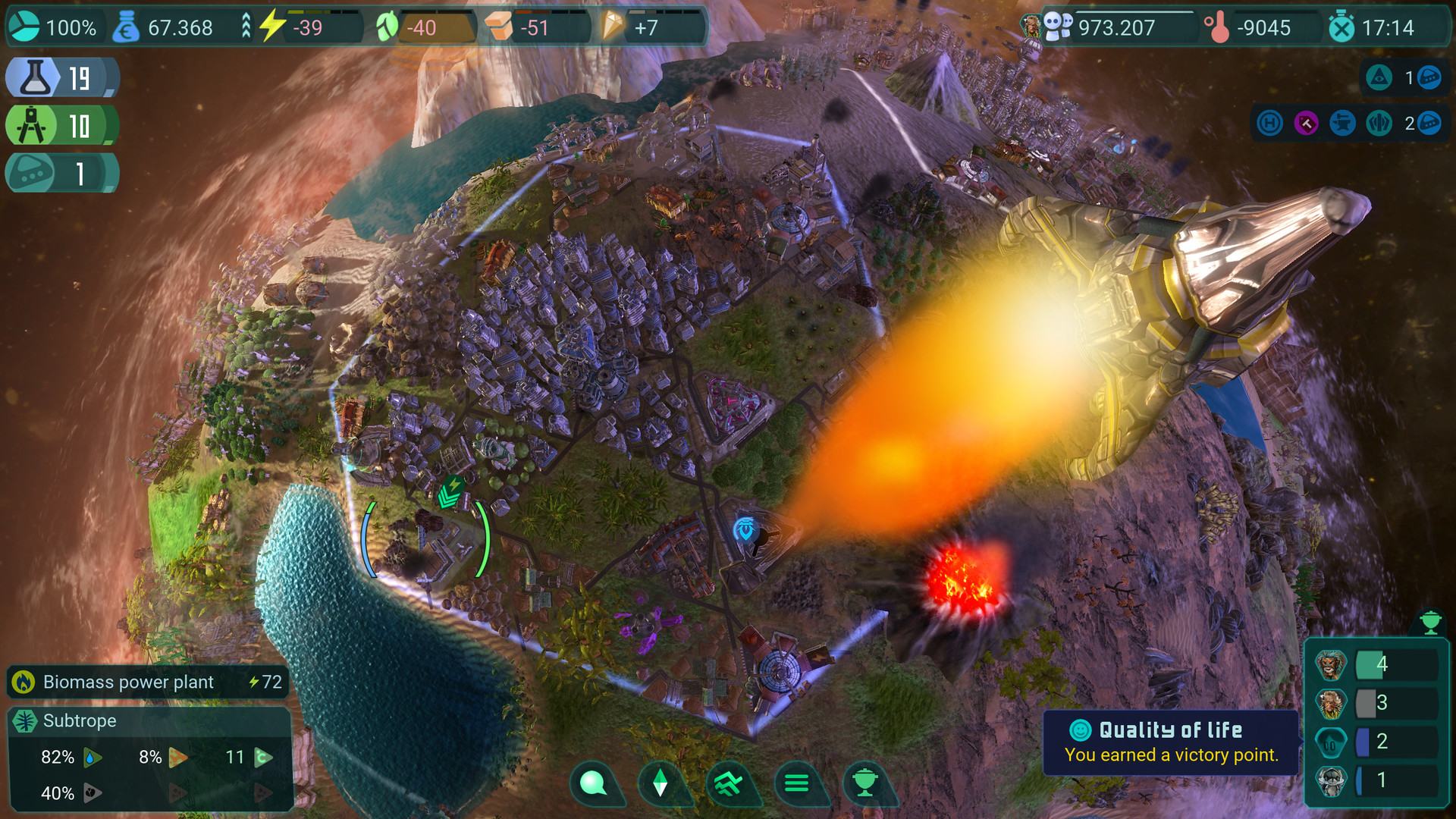Open the research flask panel

pos(61,77)
